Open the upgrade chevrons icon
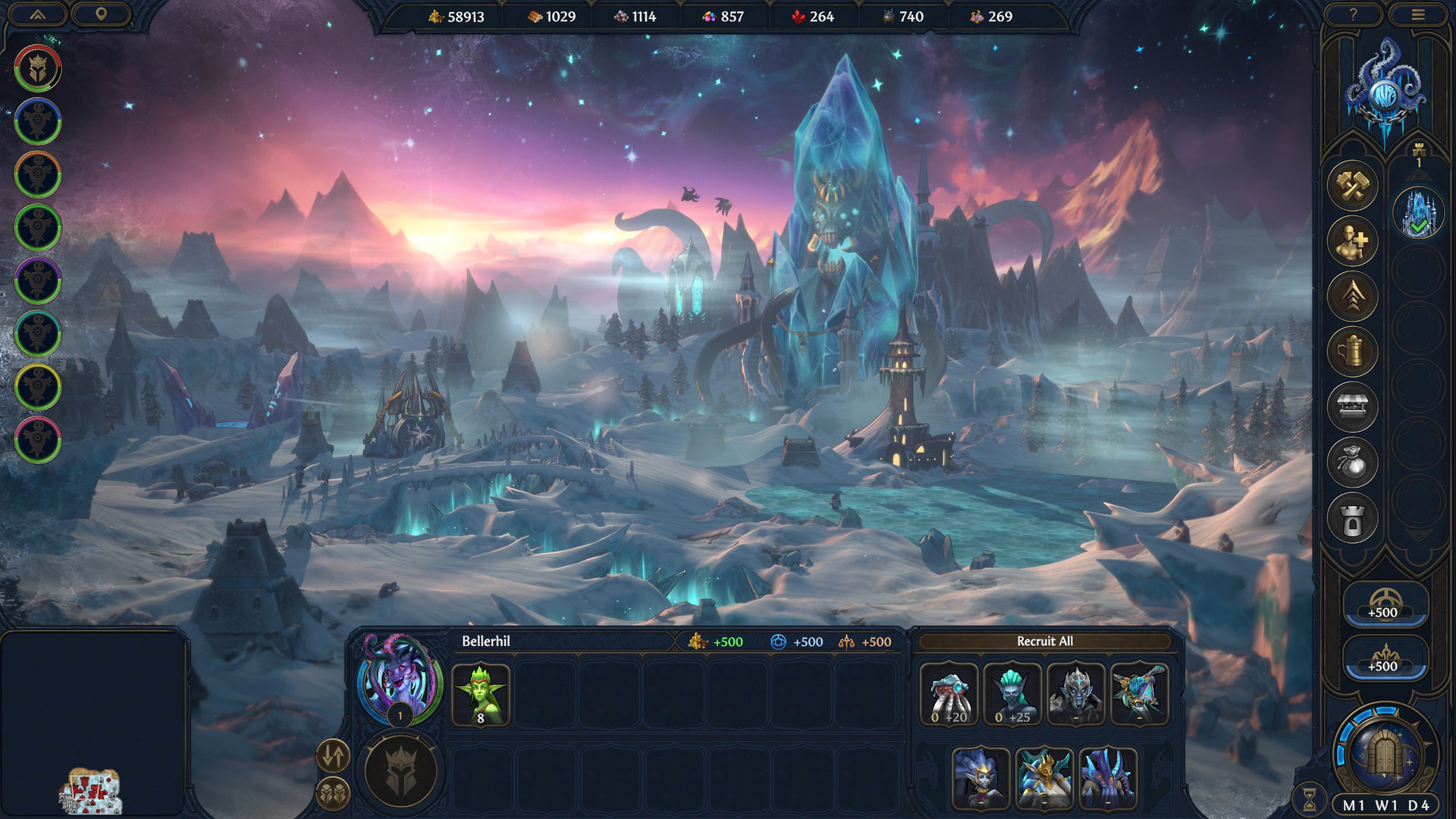 click(x=1352, y=297)
